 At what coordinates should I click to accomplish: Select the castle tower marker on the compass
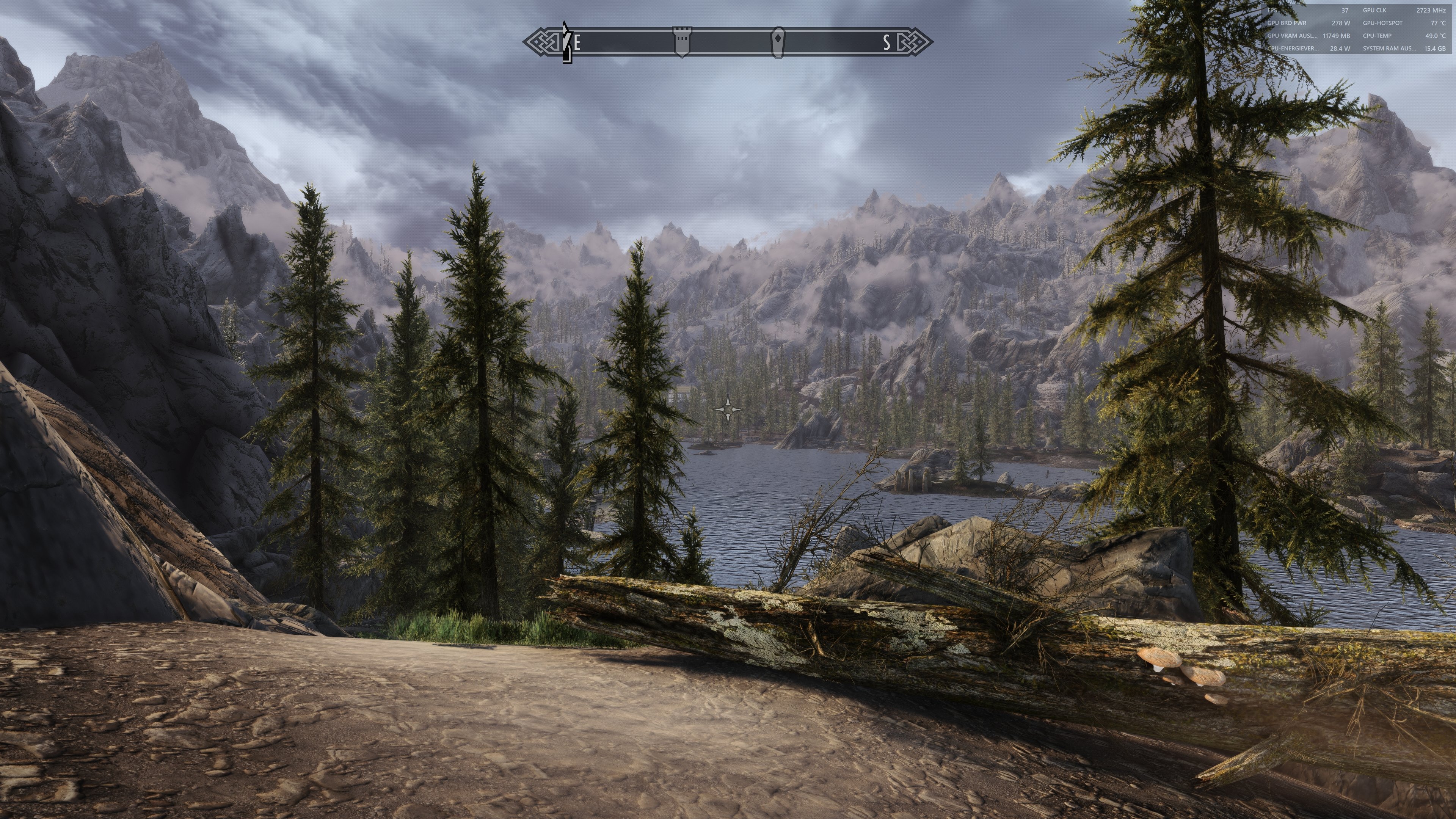click(x=682, y=41)
